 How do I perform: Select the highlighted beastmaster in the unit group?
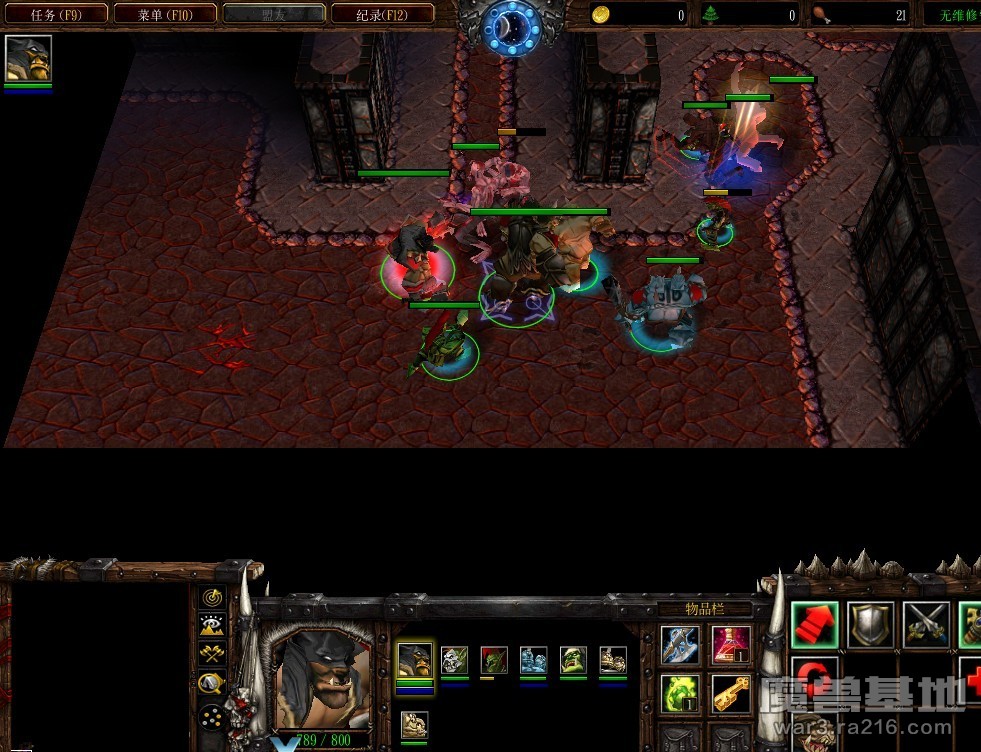tap(415, 660)
